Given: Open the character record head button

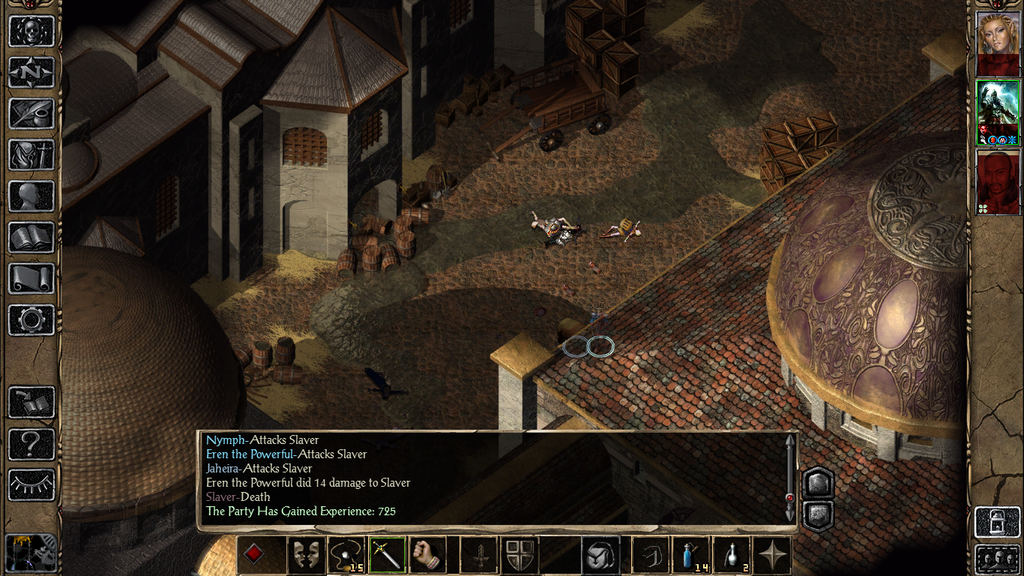Looking at the screenshot, I should point(31,195).
